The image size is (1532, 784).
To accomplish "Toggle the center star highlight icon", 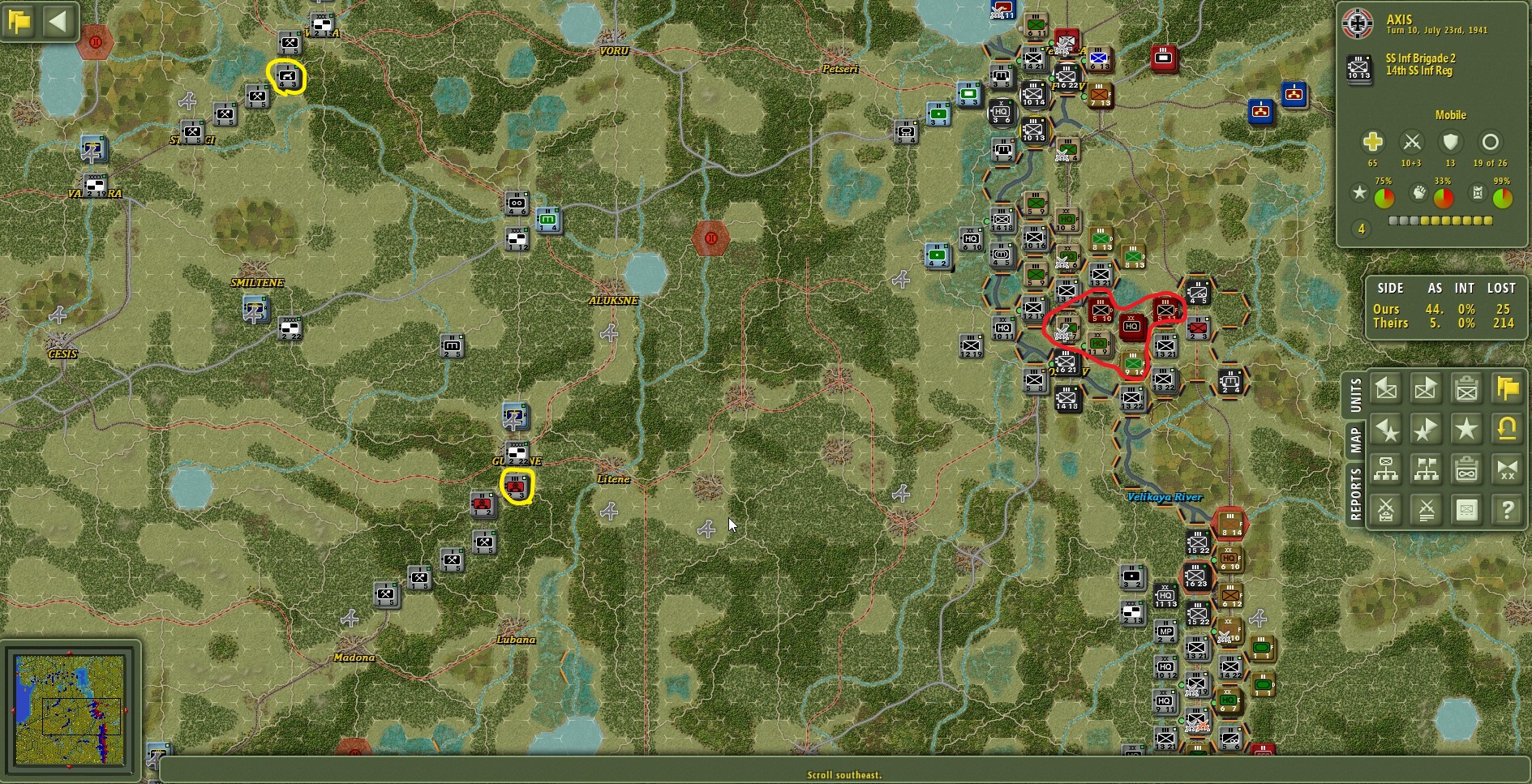I will coord(1466,429).
